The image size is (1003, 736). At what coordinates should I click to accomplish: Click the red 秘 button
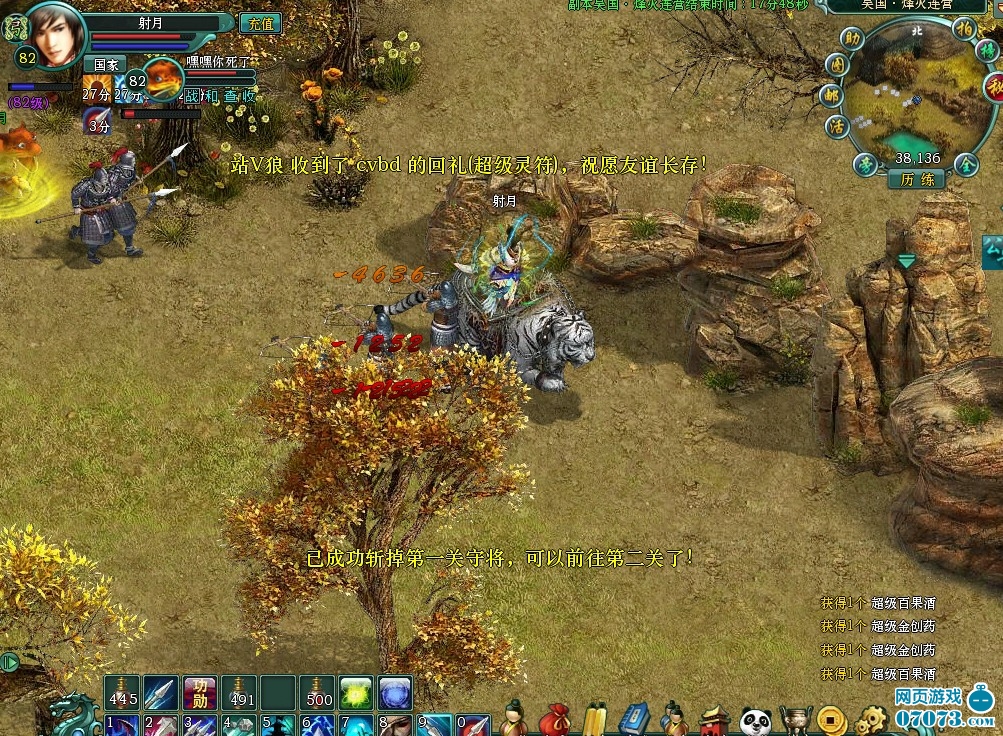click(x=994, y=88)
